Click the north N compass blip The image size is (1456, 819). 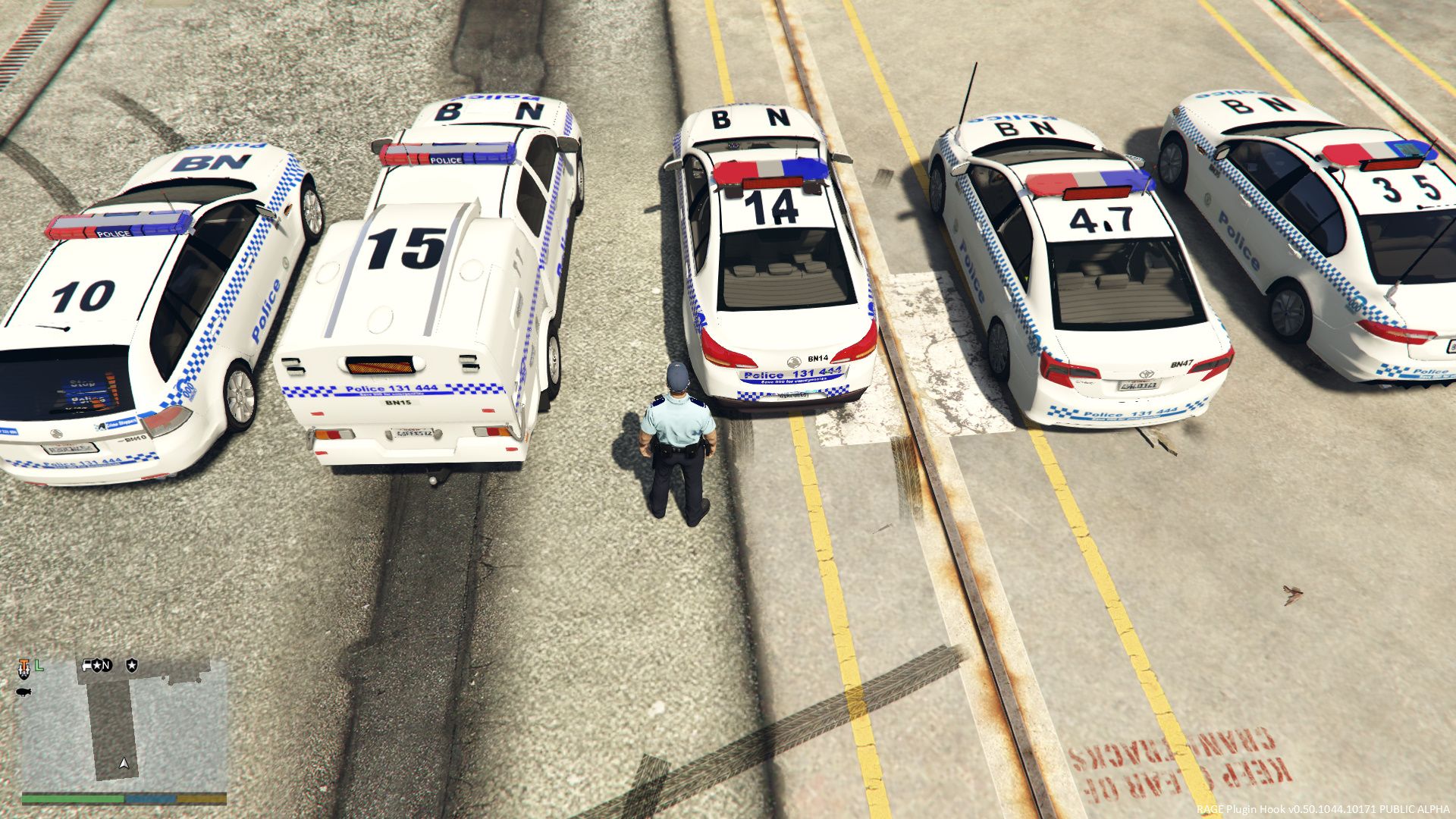[x=107, y=666]
